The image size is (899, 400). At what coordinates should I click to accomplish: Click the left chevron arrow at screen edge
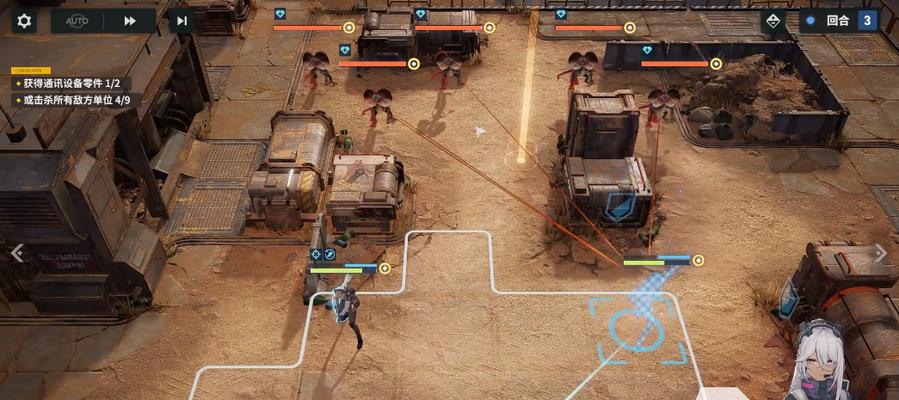16,253
